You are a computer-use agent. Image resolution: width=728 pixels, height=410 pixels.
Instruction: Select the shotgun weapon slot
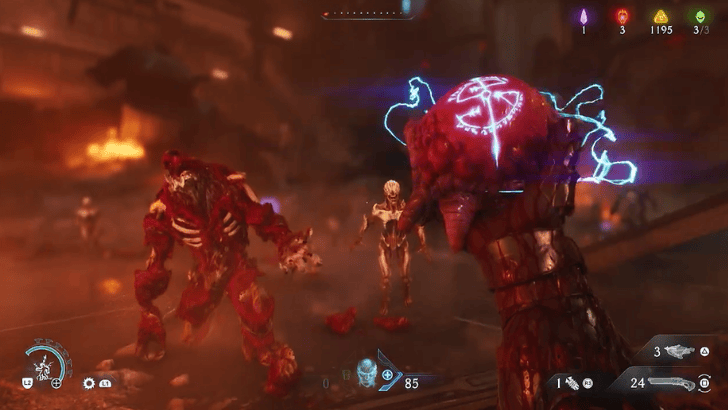[668, 382]
